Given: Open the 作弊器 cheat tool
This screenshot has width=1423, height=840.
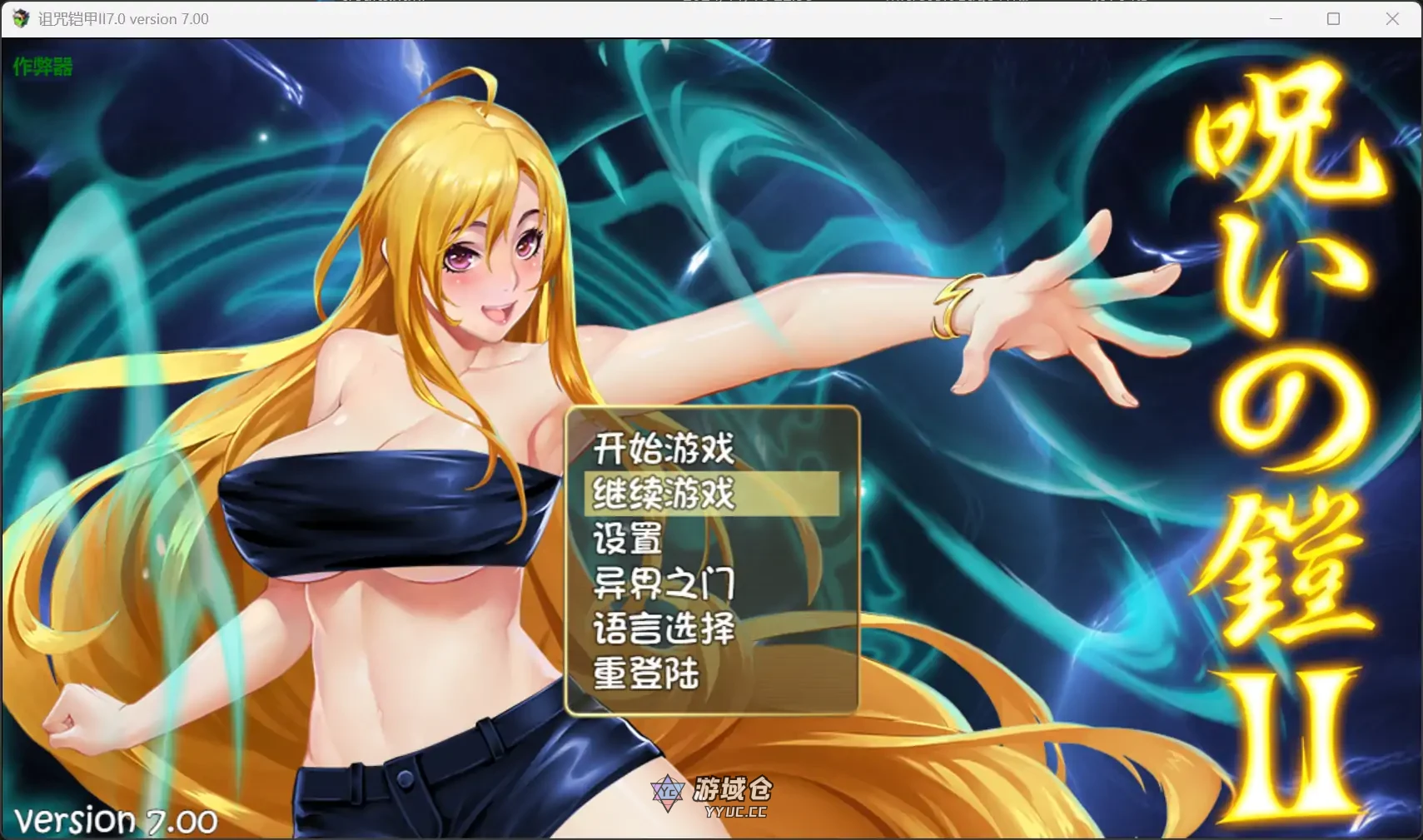Looking at the screenshot, I should pos(43,67).
